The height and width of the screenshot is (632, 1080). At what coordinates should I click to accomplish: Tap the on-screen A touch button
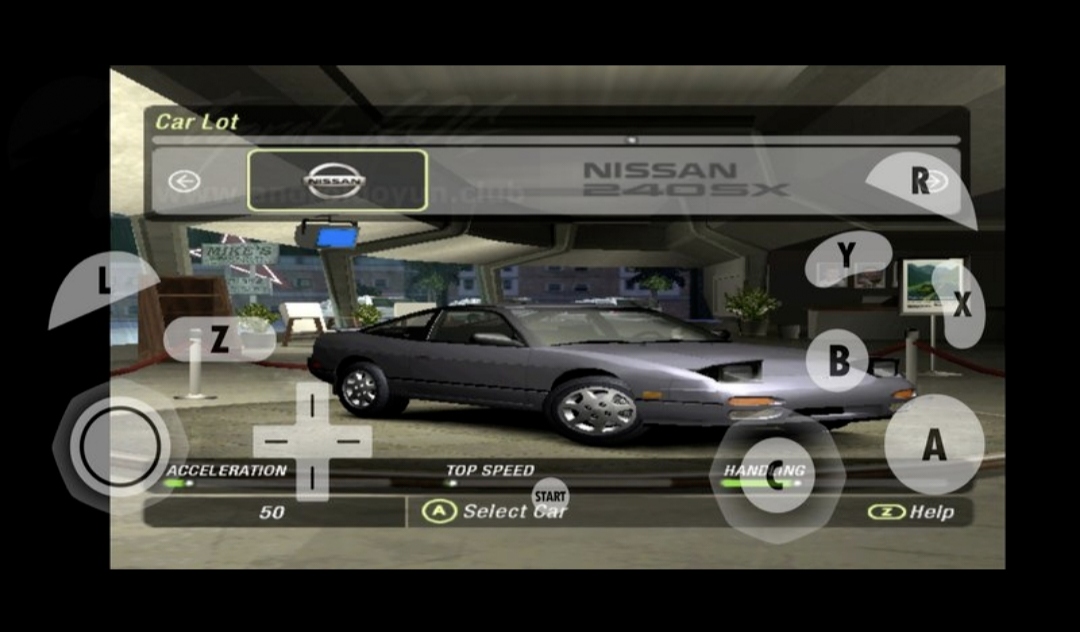[933, 444]
